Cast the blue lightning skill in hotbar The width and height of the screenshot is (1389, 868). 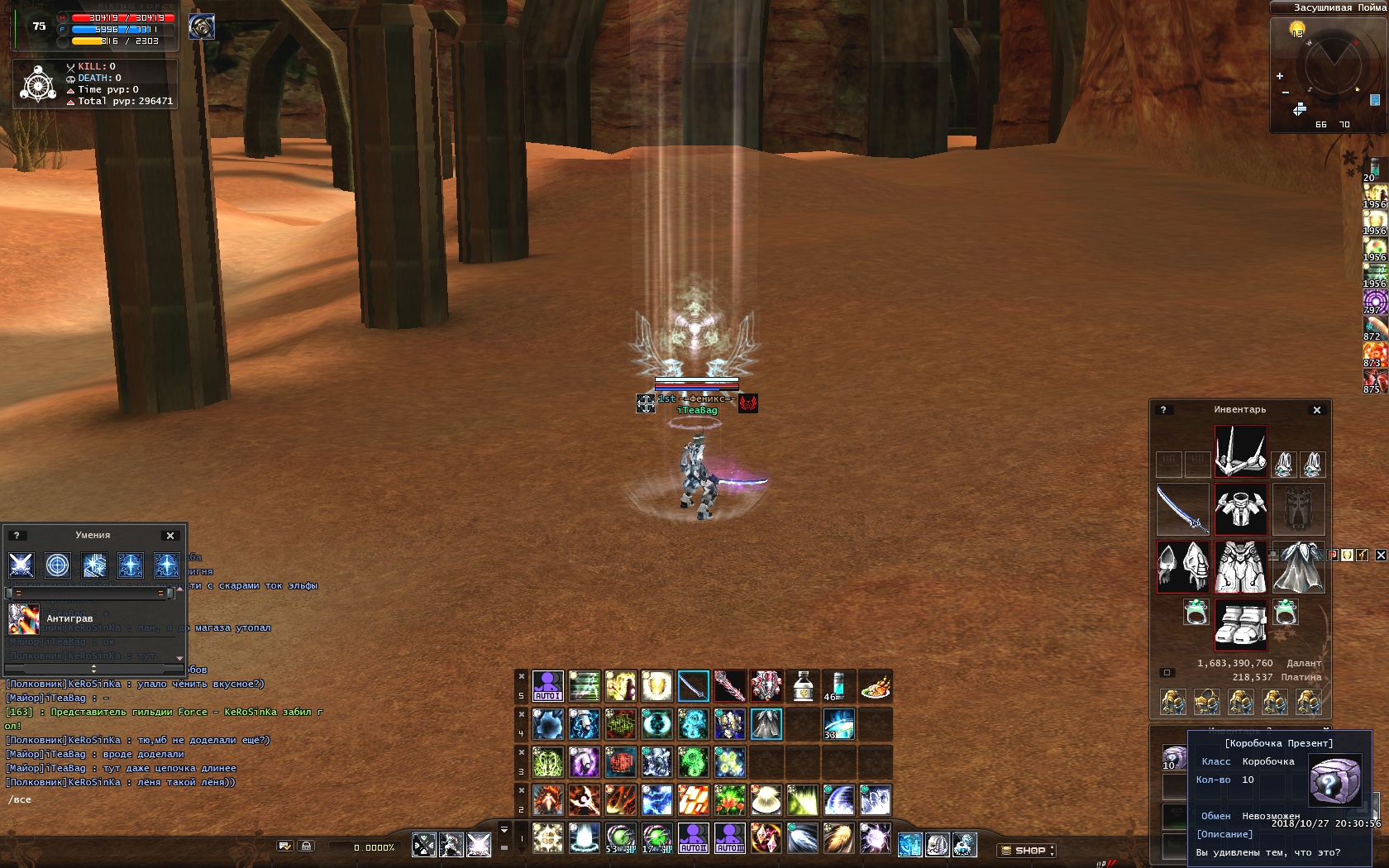click(x=656, y=799)
